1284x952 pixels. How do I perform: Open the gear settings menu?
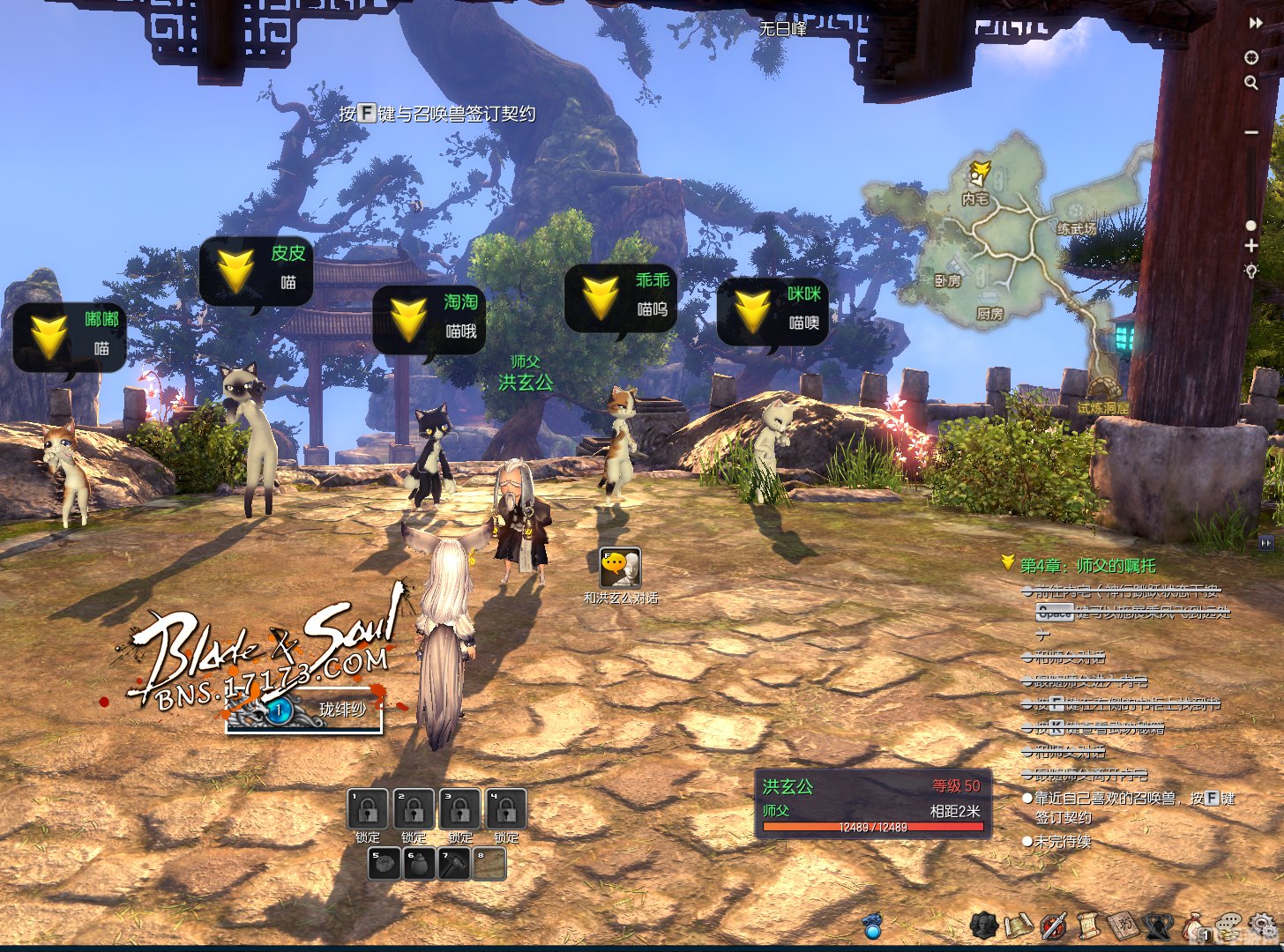tap(1269, 926)
